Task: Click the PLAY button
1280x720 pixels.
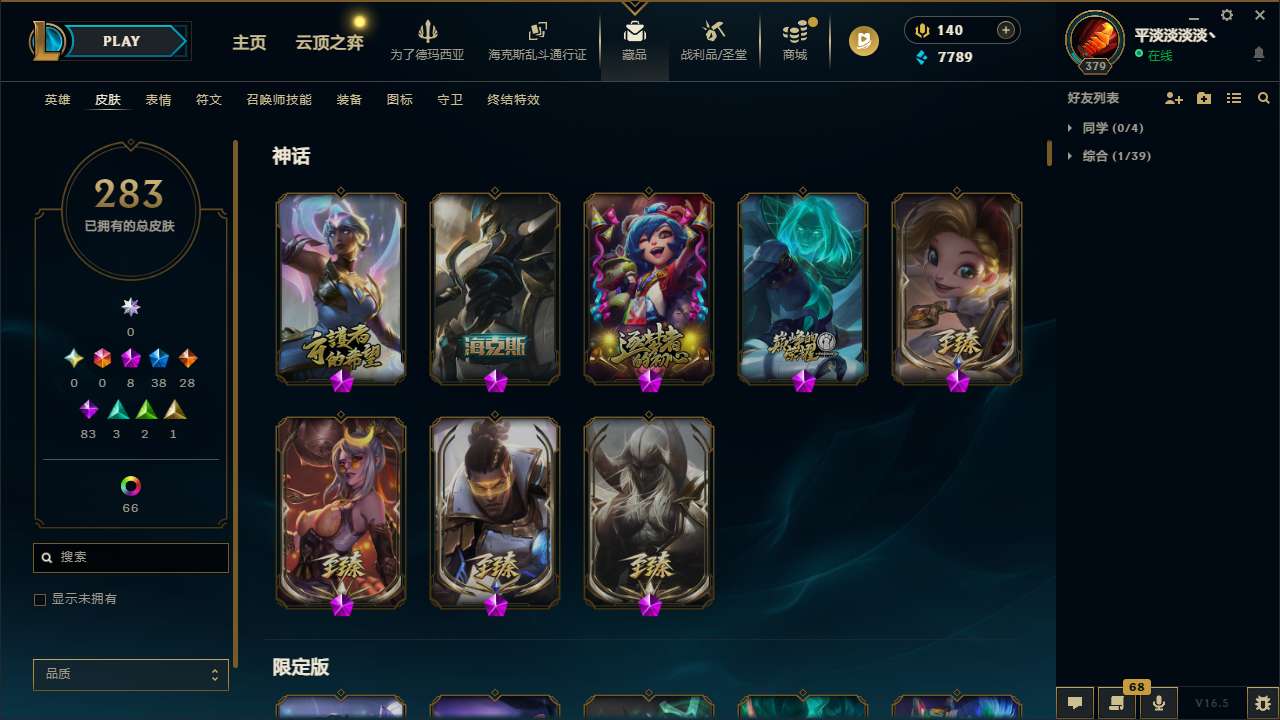Action: coord(121,41)
